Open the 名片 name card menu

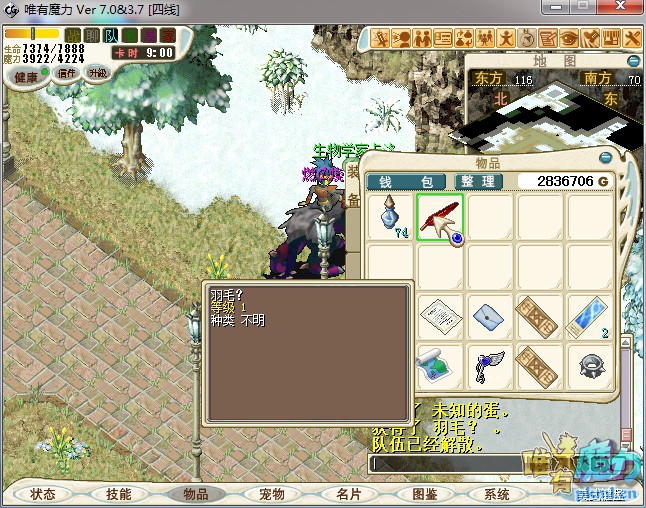(348, 494)
